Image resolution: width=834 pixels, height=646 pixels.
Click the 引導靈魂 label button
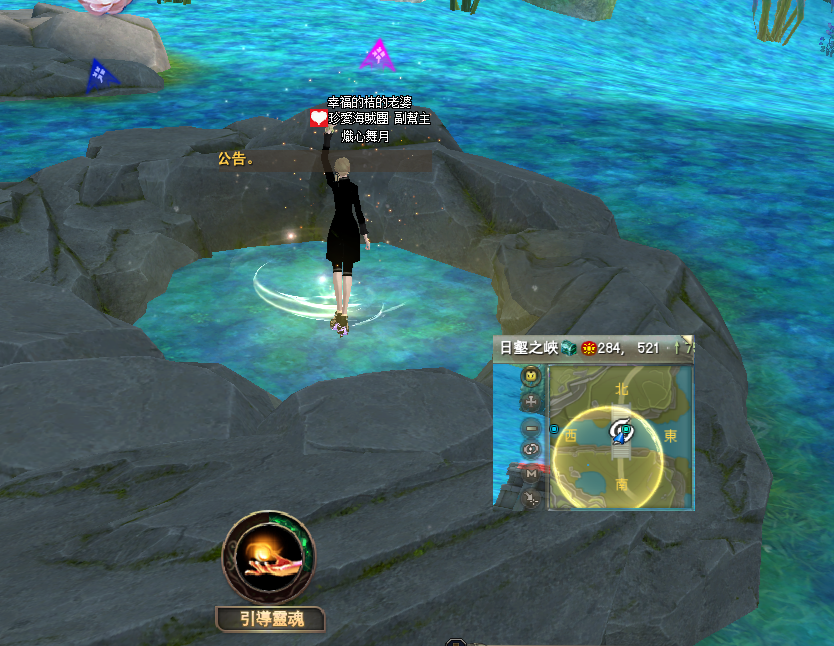coord(269,619)
